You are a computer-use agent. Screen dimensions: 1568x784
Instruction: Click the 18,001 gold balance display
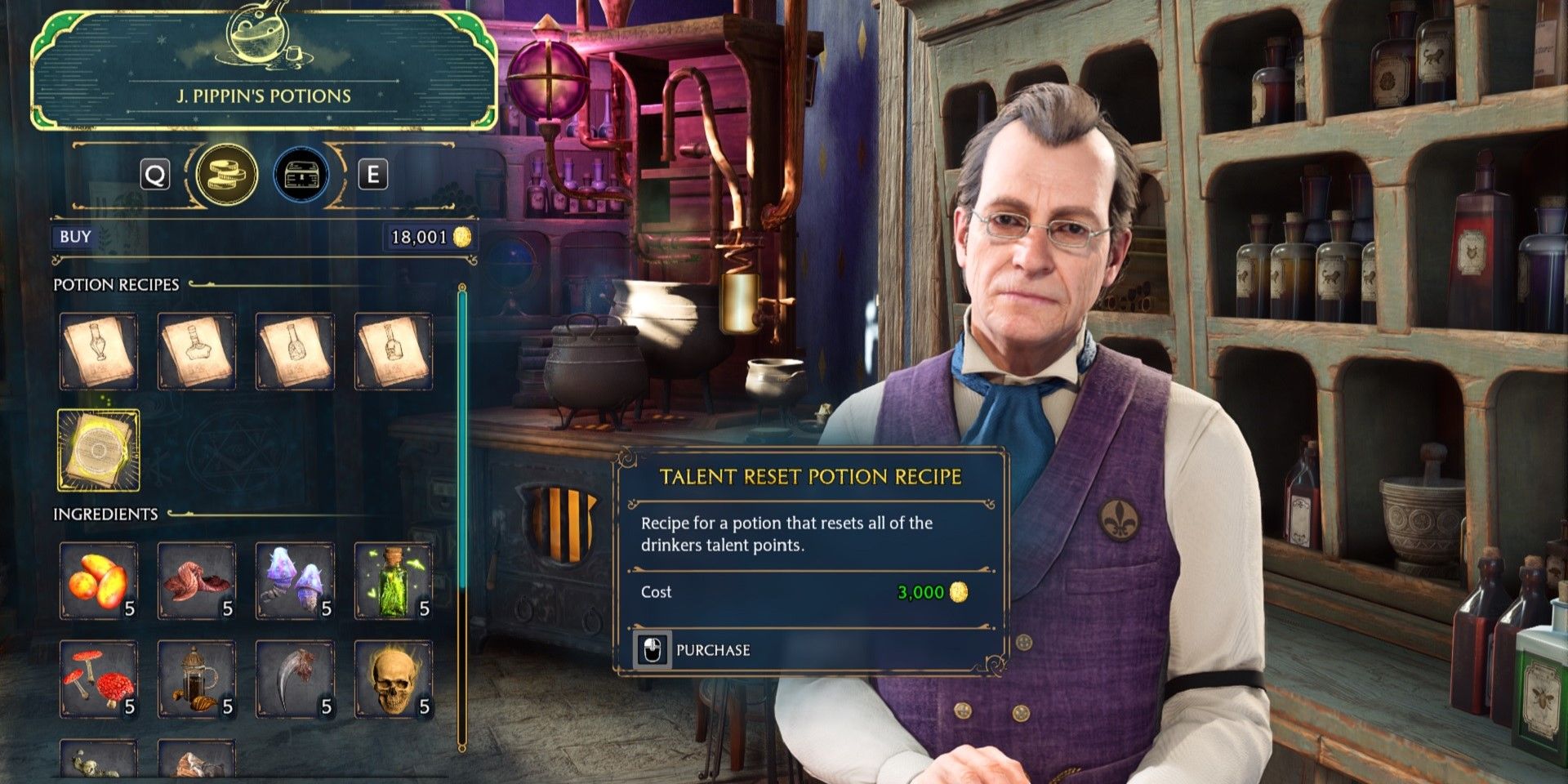click(425, 236)
